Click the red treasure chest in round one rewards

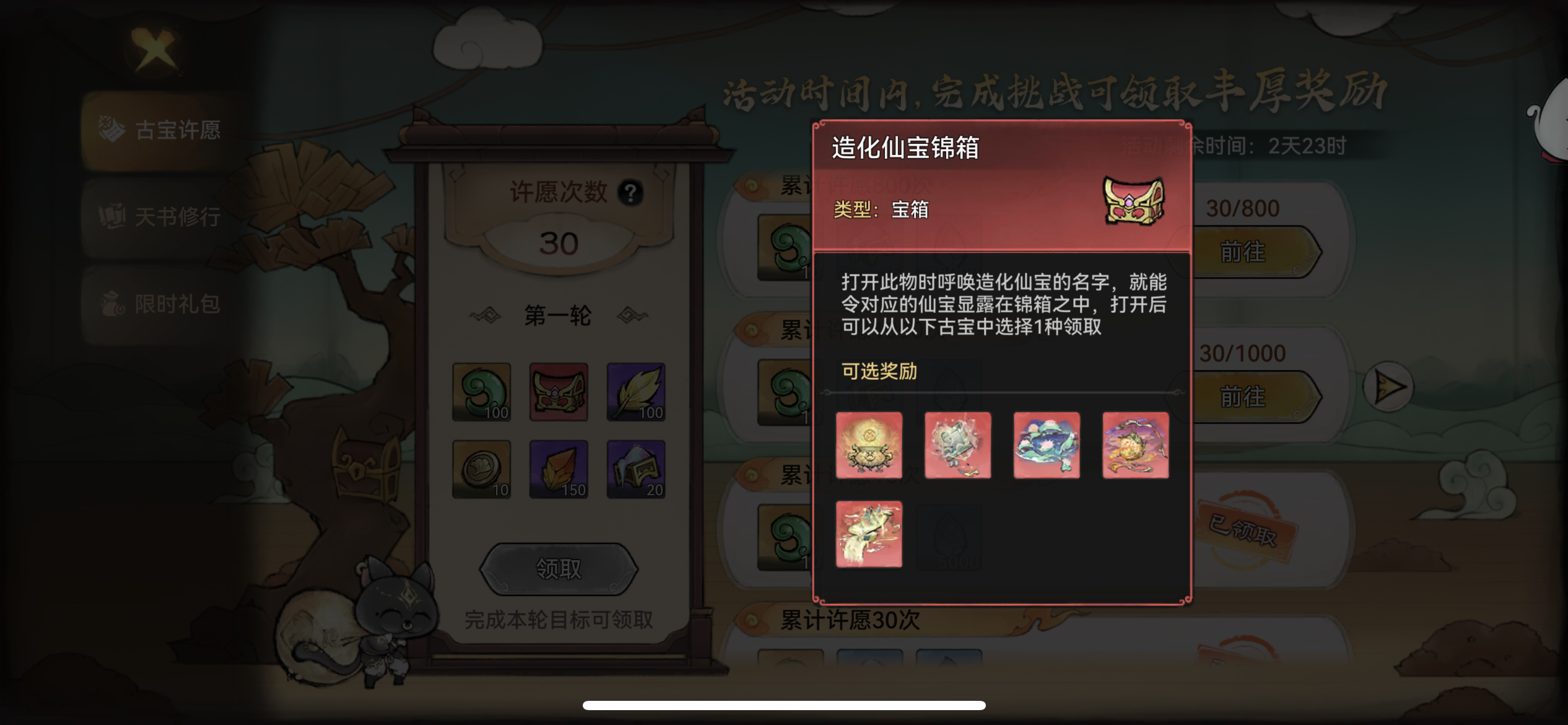pyautogui.click(x=558, y=392)
